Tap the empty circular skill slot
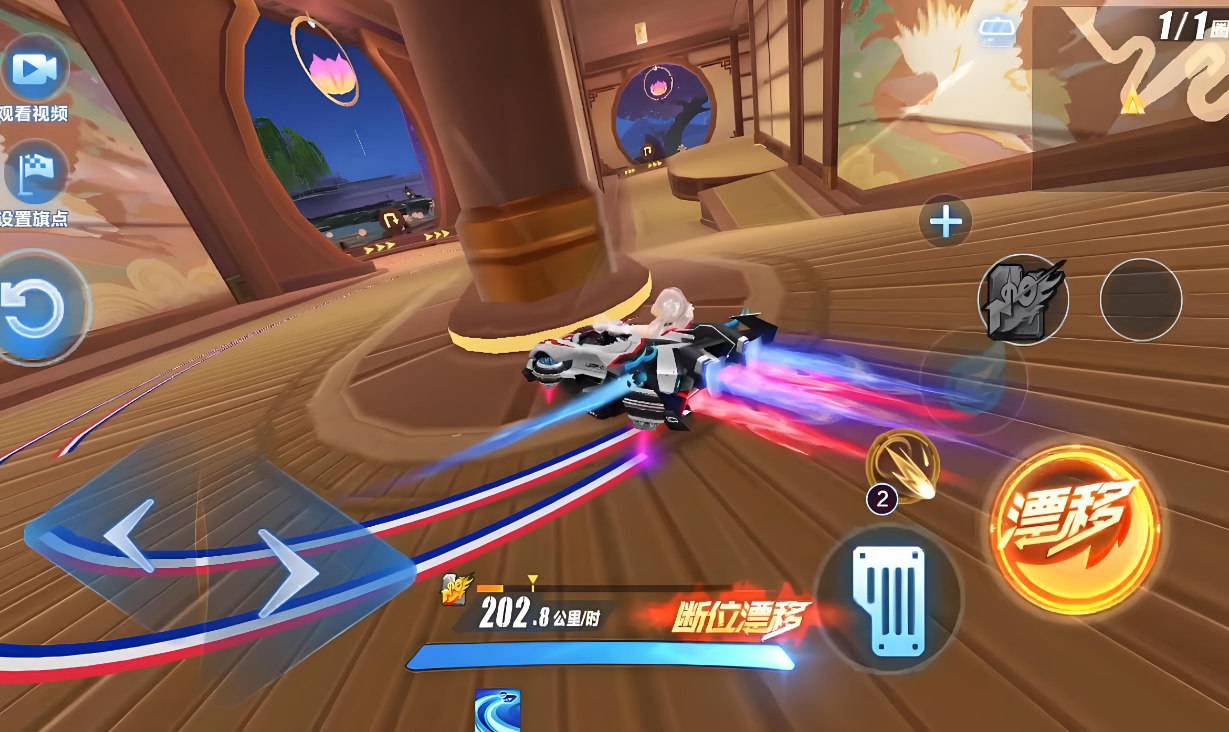 coord(1140,299)
